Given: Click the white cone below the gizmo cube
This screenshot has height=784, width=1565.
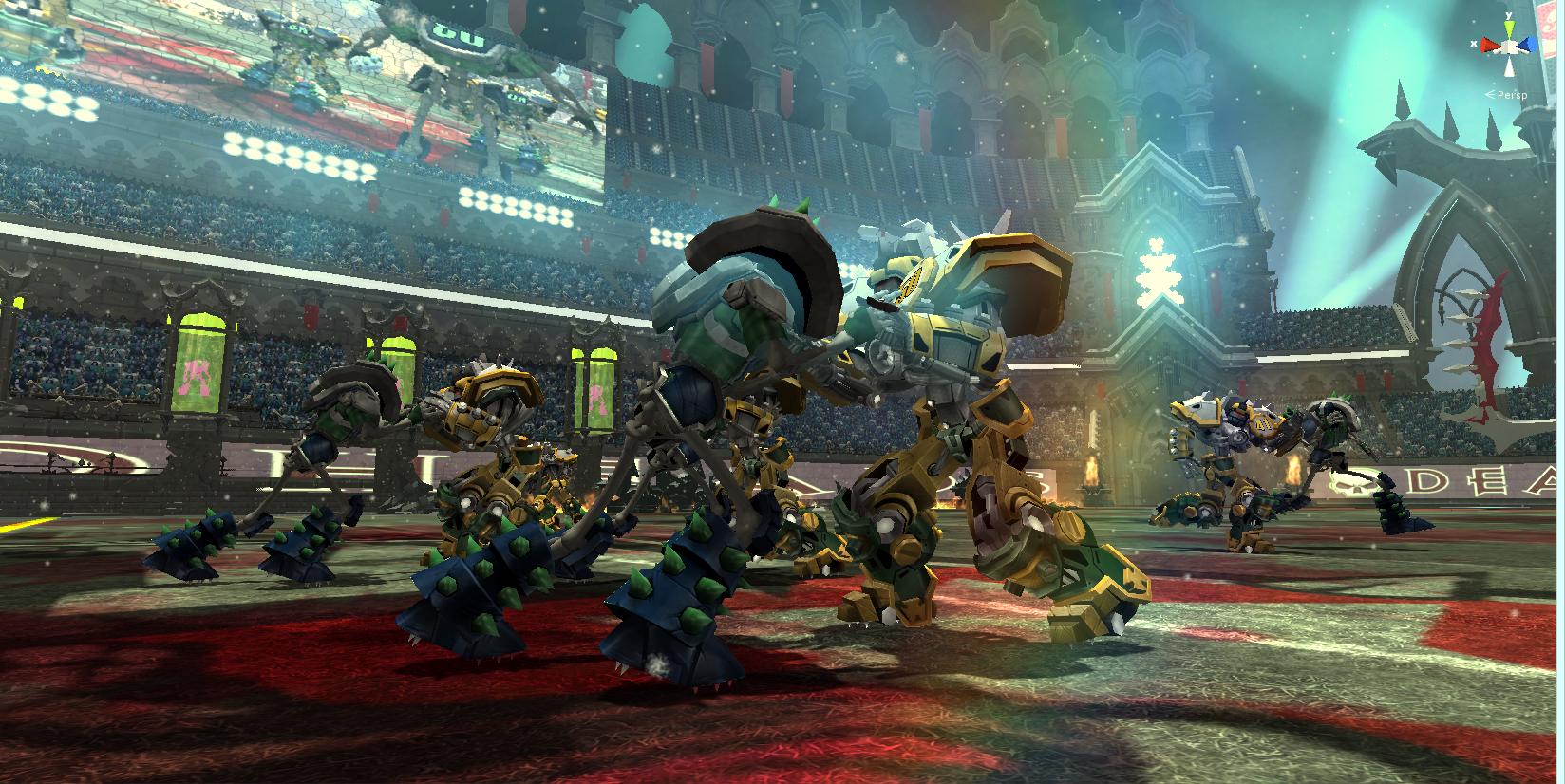Looking at the screenshot, I should pos(1509,66).
